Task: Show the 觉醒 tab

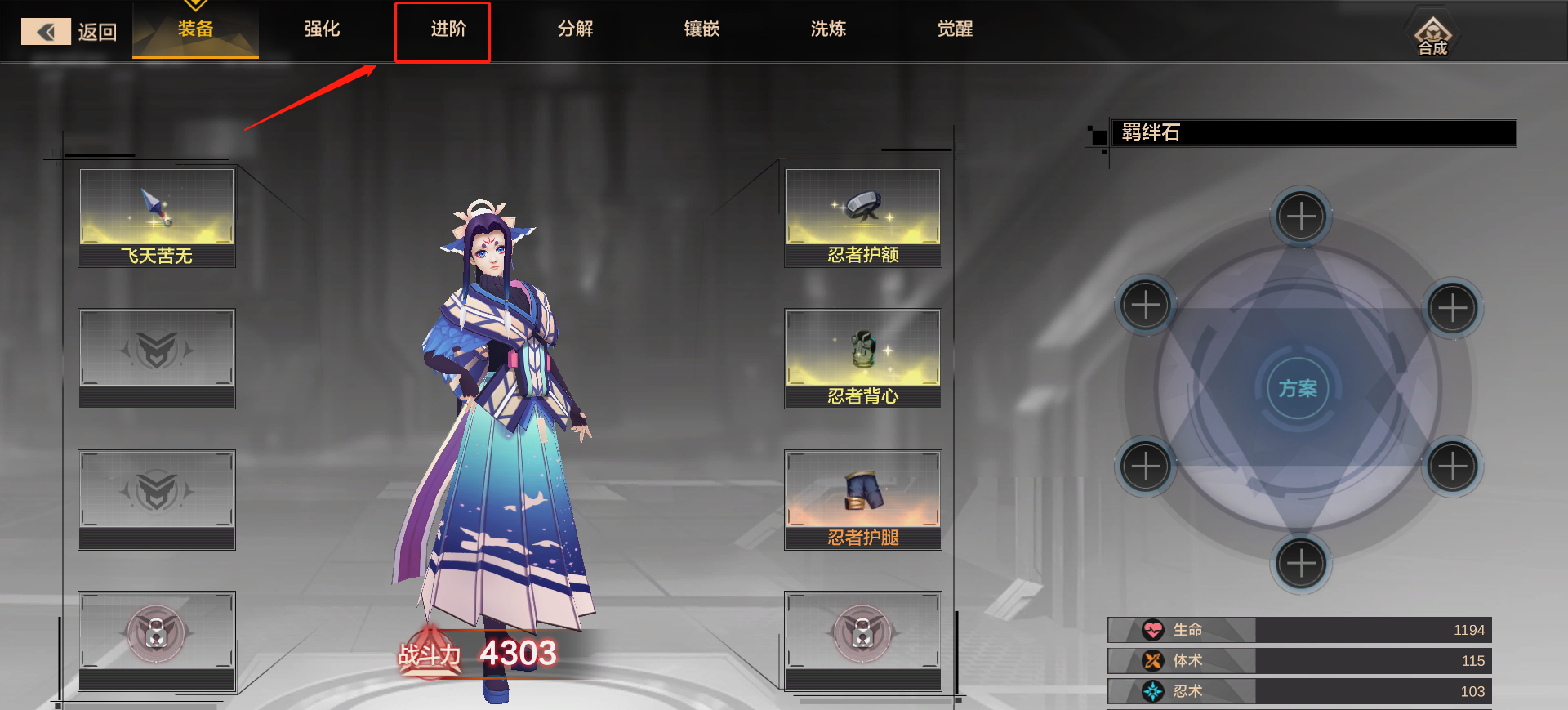Action: coord(955,29)
